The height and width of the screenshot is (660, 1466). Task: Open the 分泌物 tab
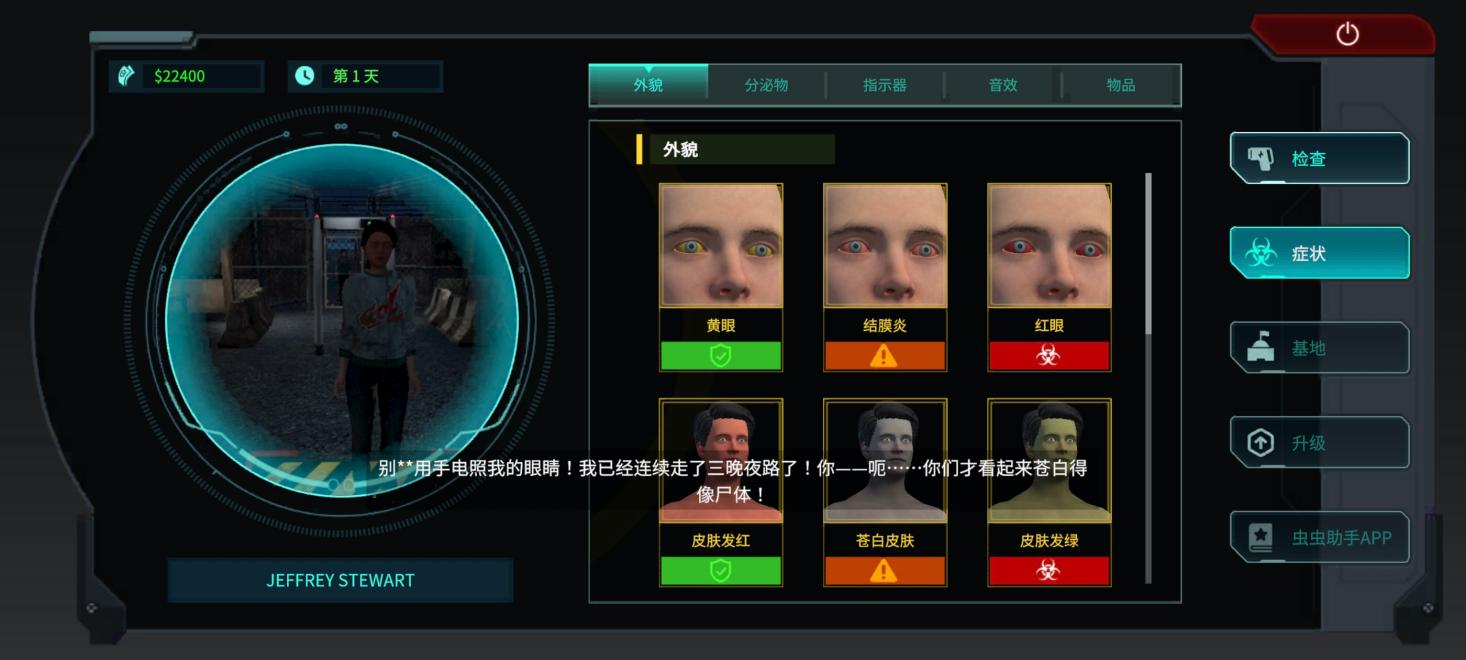pos(766,85)
